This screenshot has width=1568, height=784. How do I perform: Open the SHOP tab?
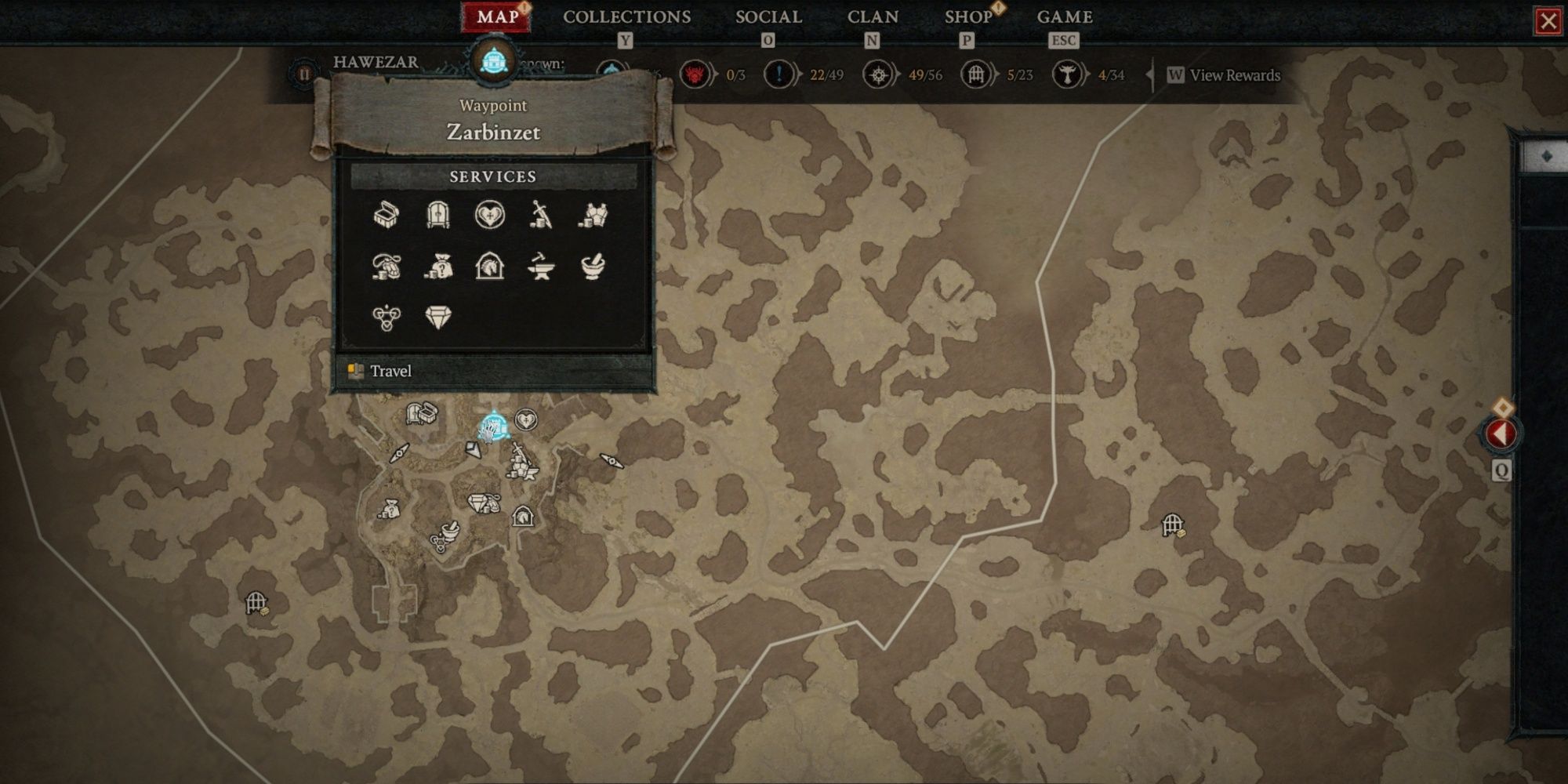click(x=967, y=16)
